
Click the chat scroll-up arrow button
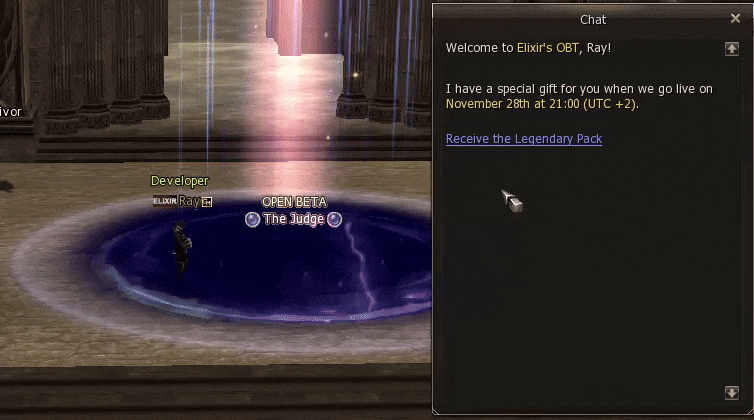pos(732,48)
